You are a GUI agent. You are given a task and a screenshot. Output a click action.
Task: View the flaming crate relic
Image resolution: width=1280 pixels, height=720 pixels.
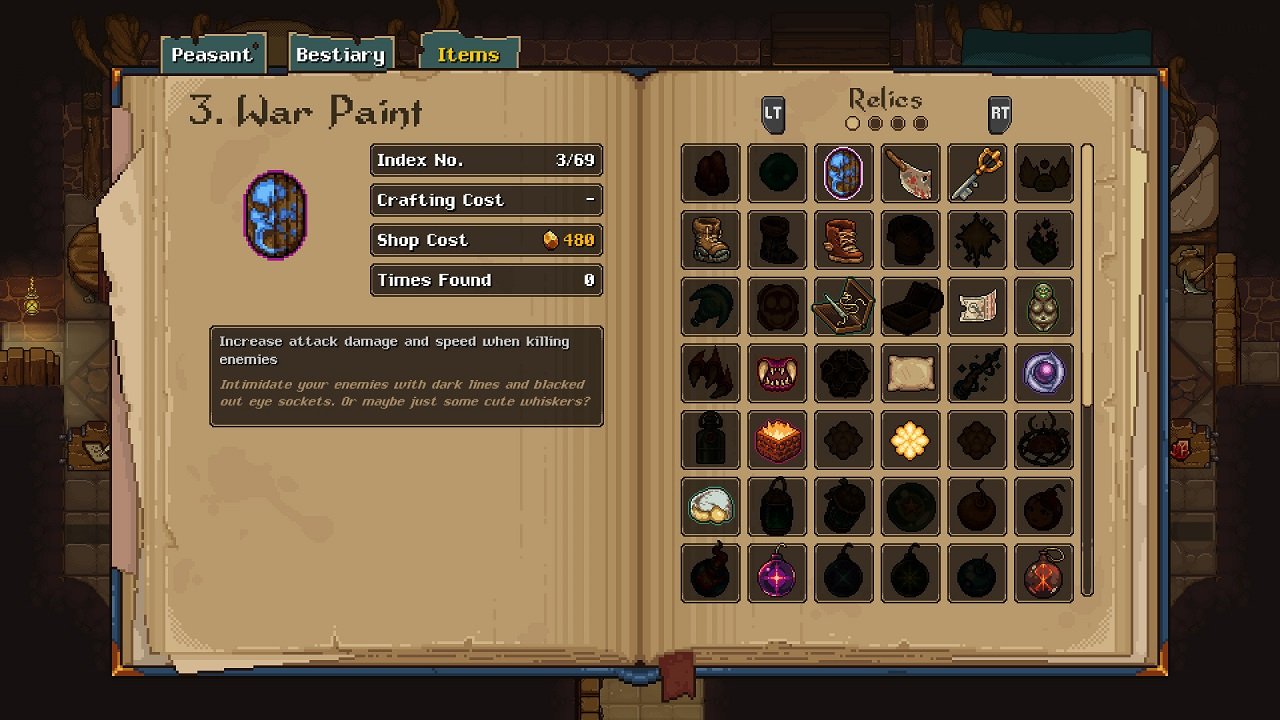777,440
